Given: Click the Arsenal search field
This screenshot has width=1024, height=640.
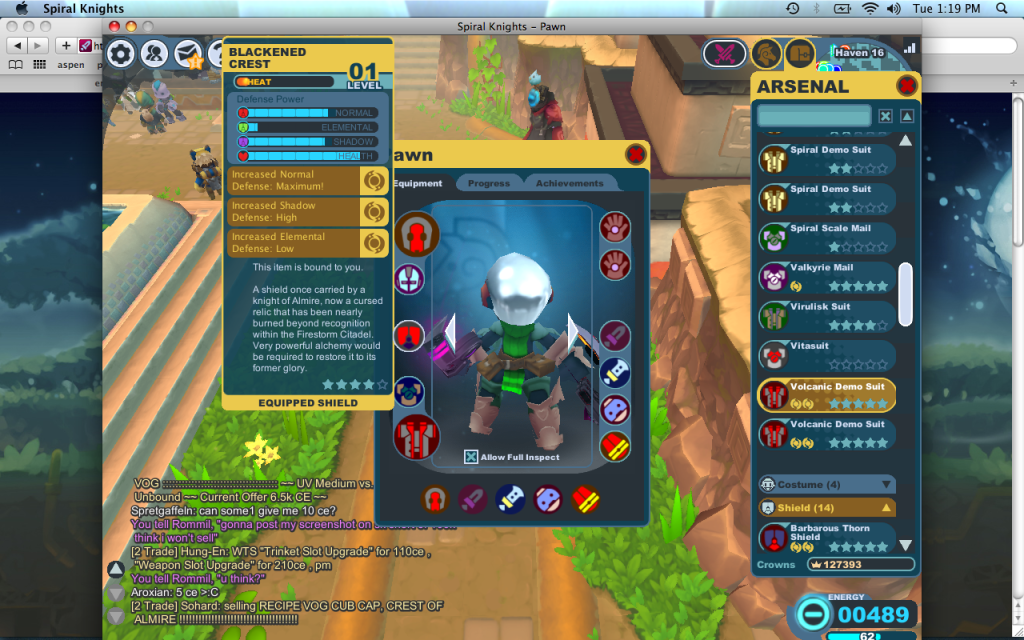Looking at the screenshot, I should 814,116.
